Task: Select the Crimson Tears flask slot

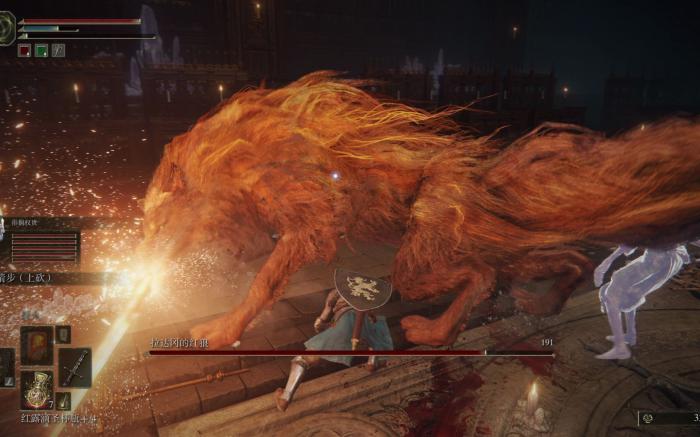Action: point(38,389)
